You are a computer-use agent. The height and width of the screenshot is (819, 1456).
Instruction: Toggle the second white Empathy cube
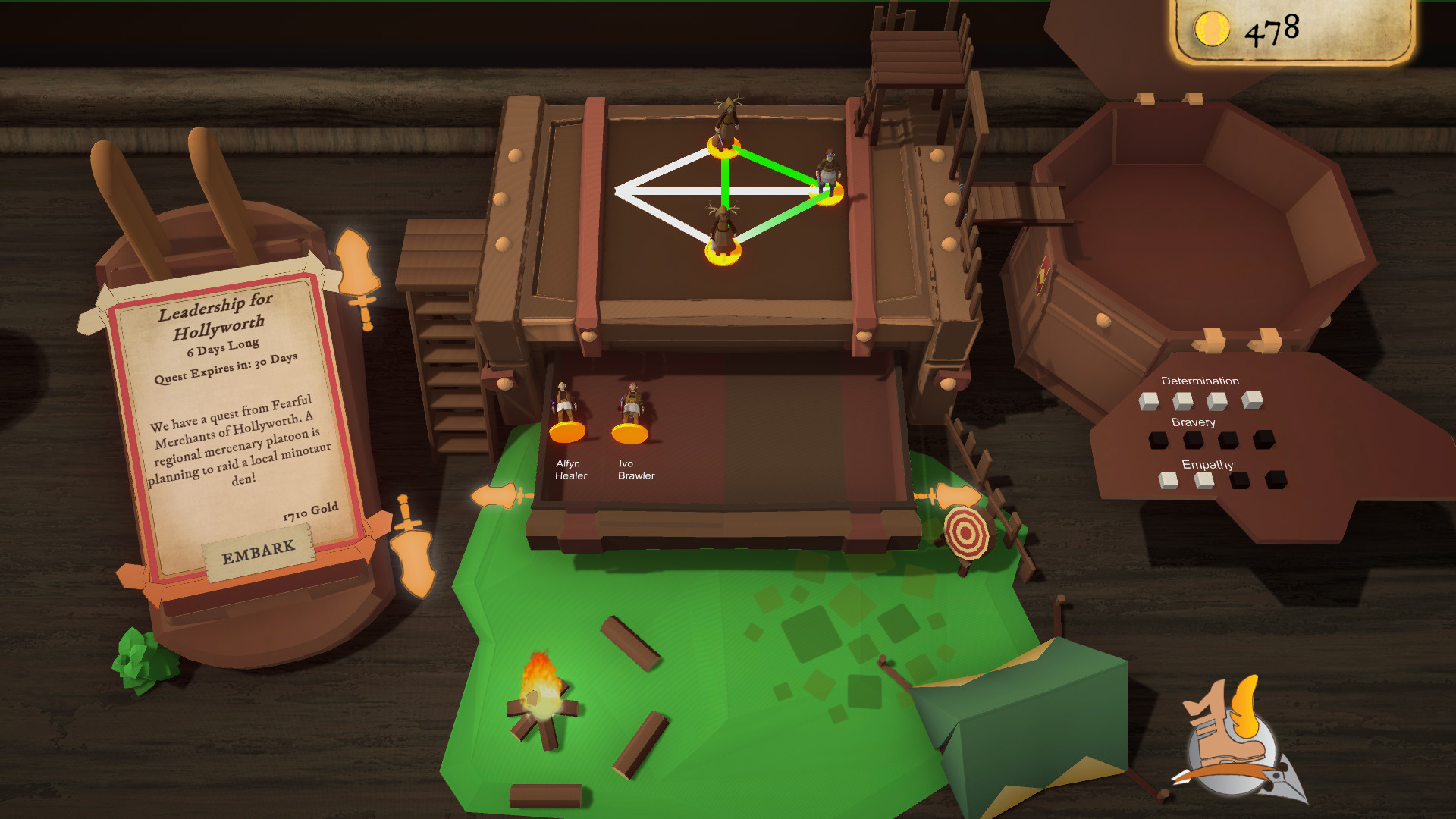pyautogui.click(x=1204, y=481)
